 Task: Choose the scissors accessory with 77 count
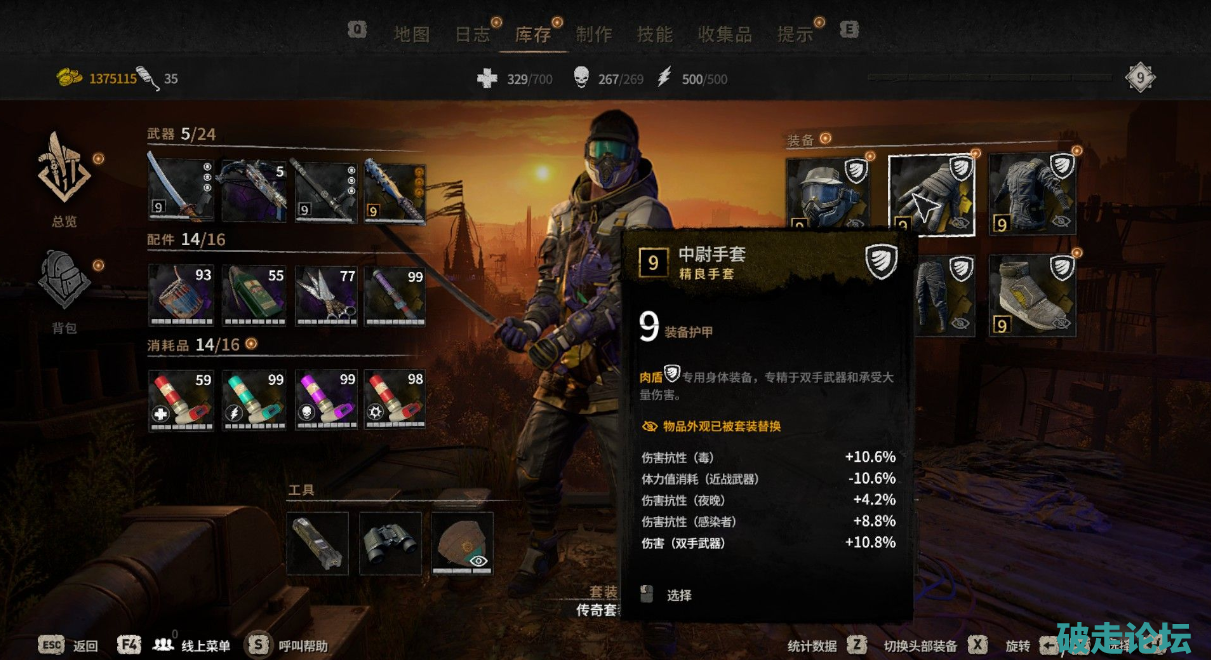tap(326, 294)
